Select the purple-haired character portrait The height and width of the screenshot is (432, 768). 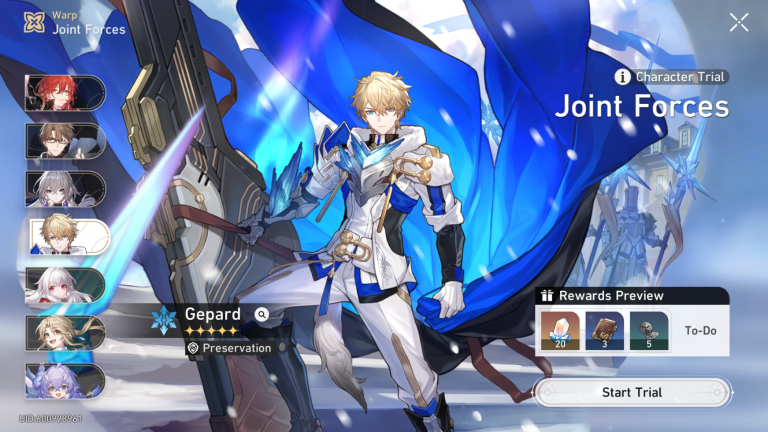point(64,381)
